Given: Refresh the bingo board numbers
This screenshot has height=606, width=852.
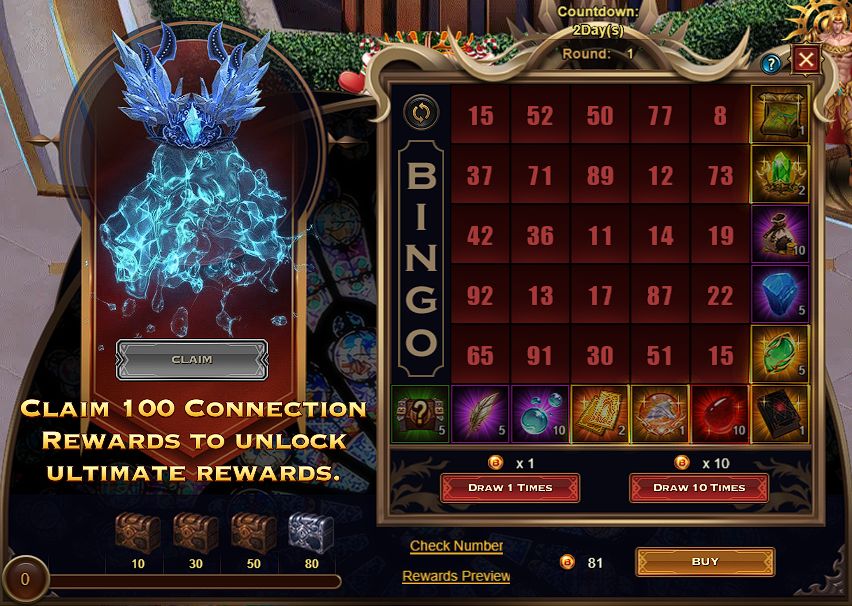Looking at the screenshot, I should click(420, 112).
